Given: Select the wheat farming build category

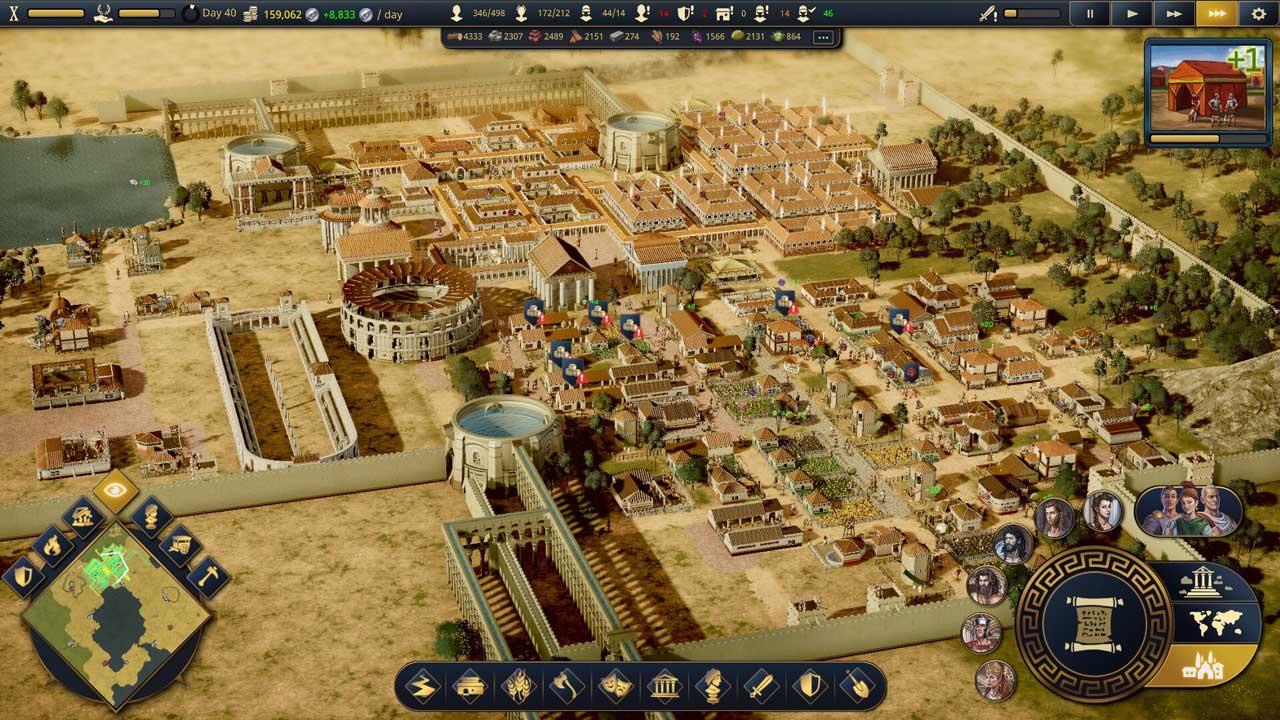Looking at the screenshot, I should [519, 686].
